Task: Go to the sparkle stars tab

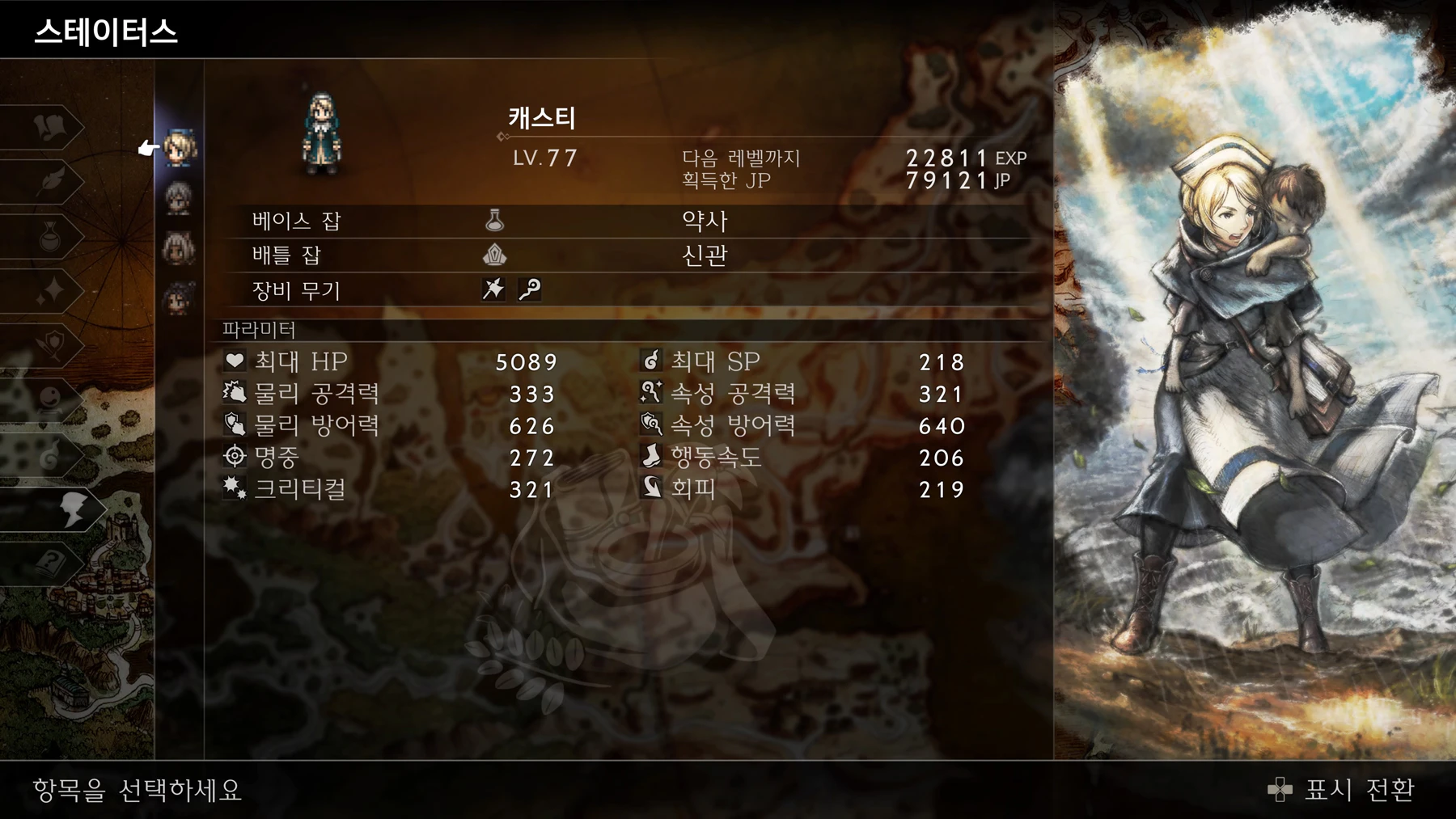Action: pos(50,290)
